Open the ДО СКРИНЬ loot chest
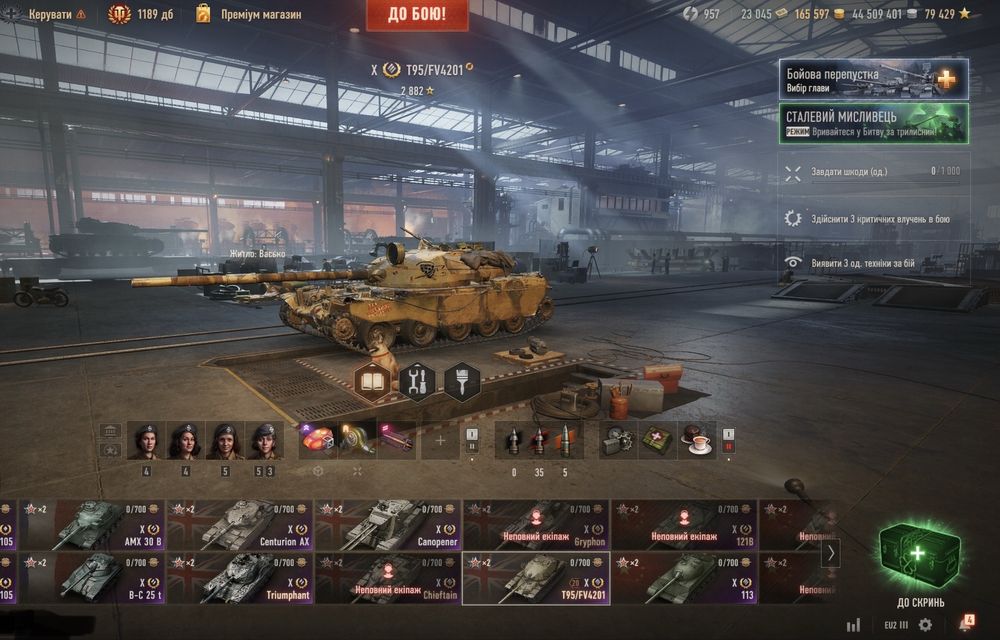This screenshot has height=640, width=1000. point(919,566)
